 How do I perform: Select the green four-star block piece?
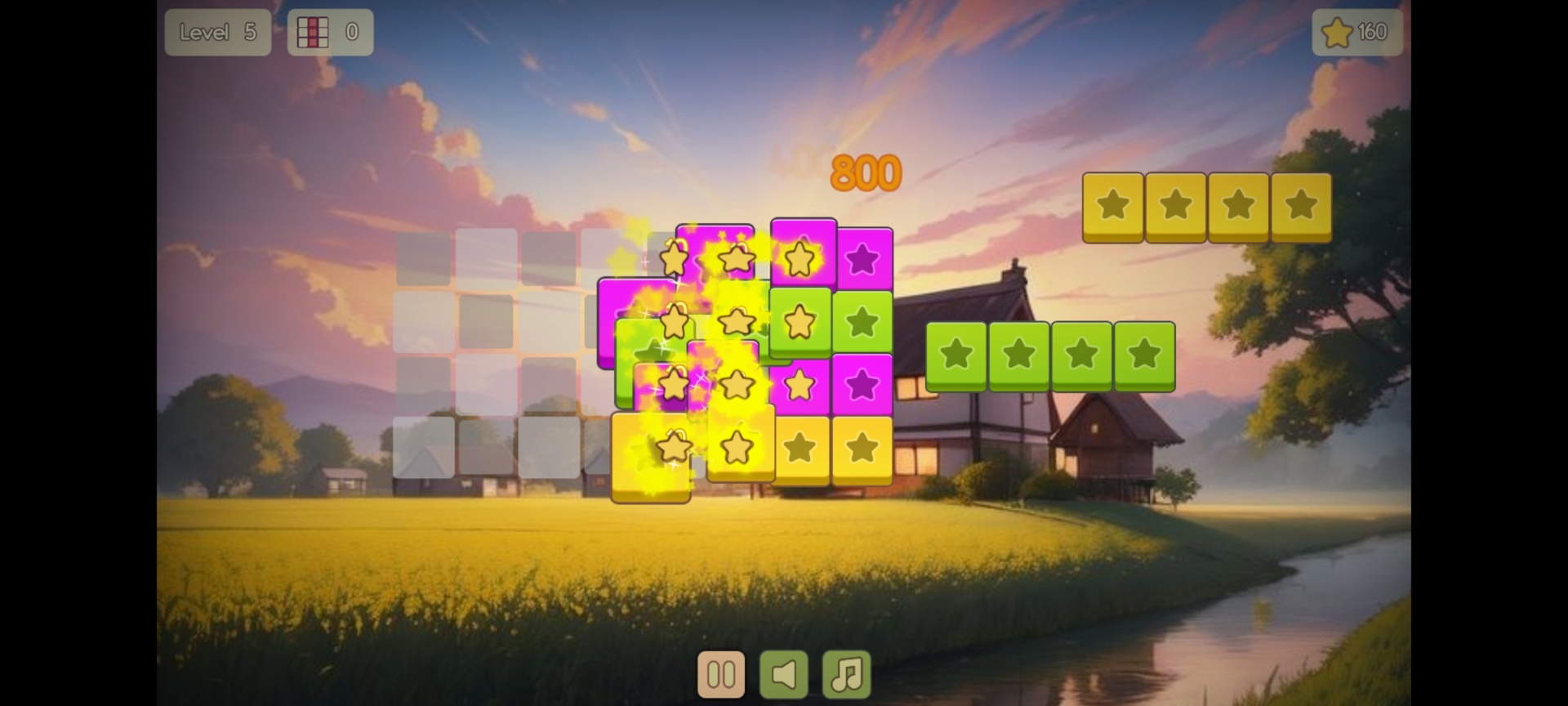(1050, 355)
